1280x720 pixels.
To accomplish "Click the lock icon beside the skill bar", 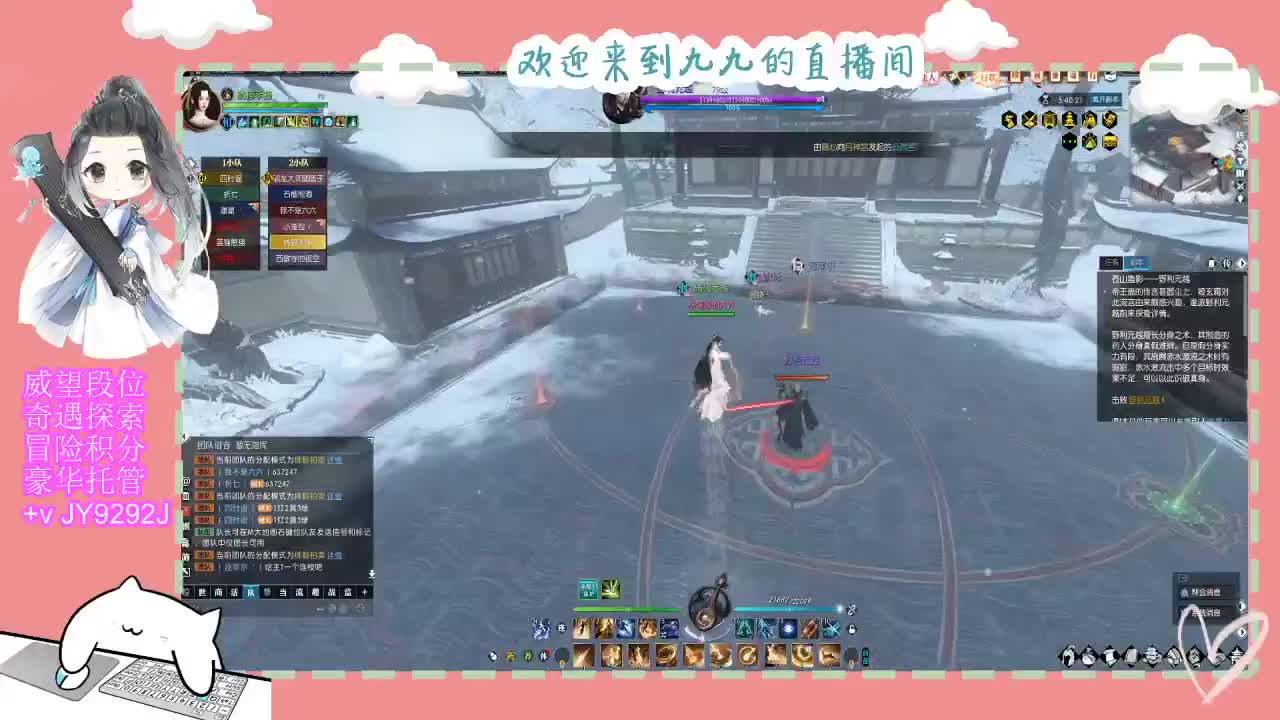I will tap(851, 629).
